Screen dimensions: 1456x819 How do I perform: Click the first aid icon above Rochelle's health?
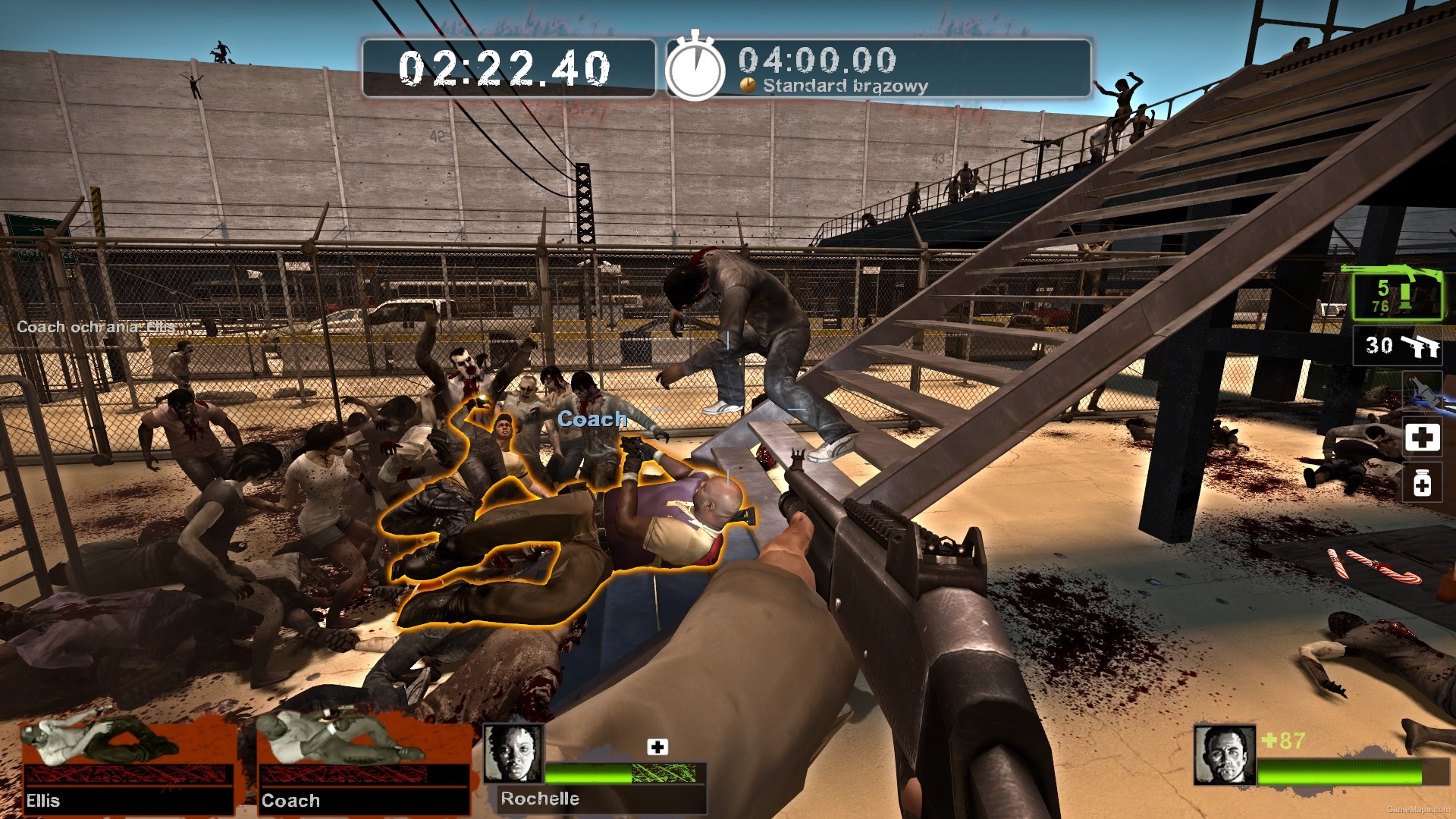(657, 747)
